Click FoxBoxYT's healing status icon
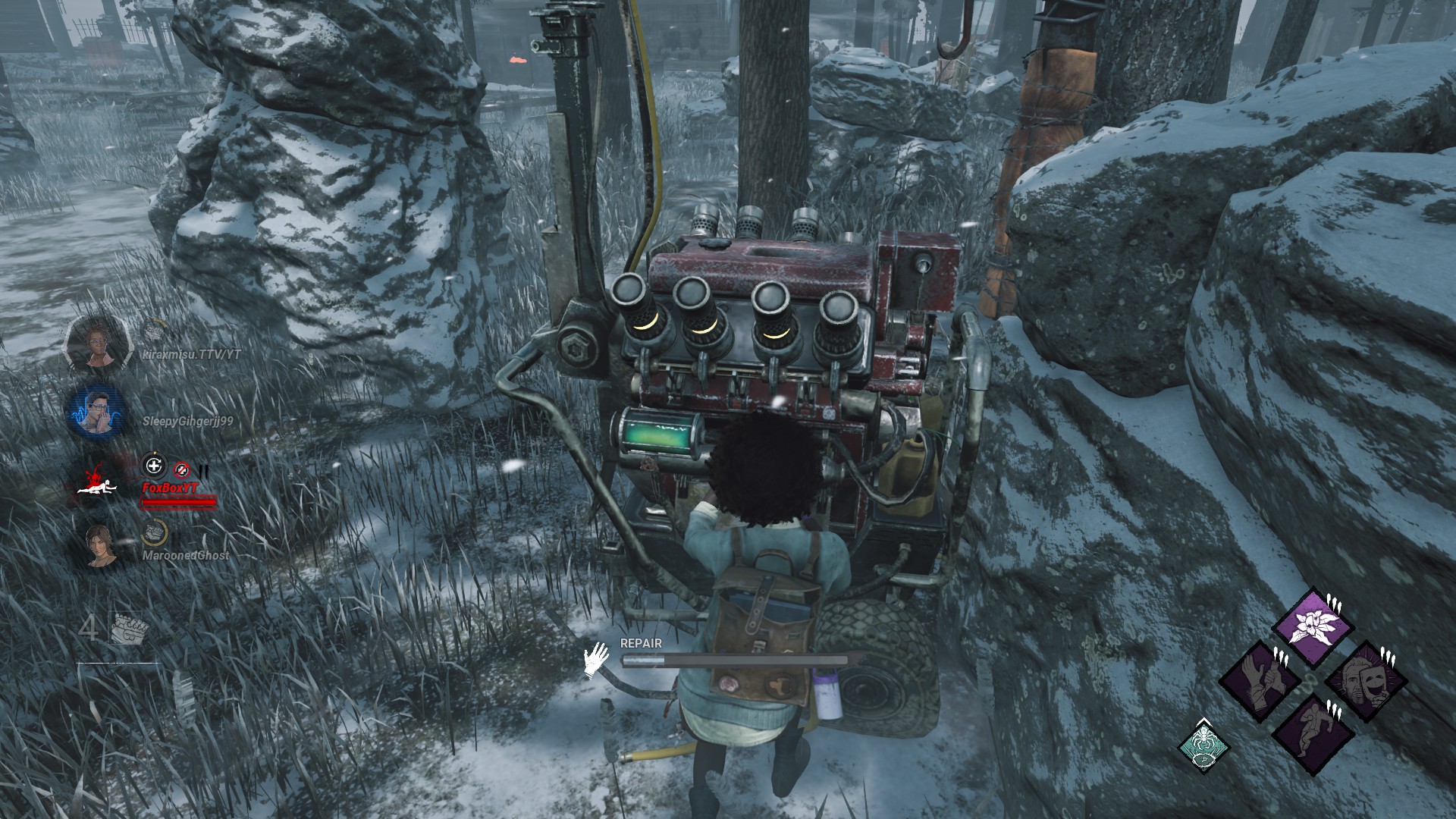The height and width of the screenshot is (819, 1456). click(x=154, y=466)
